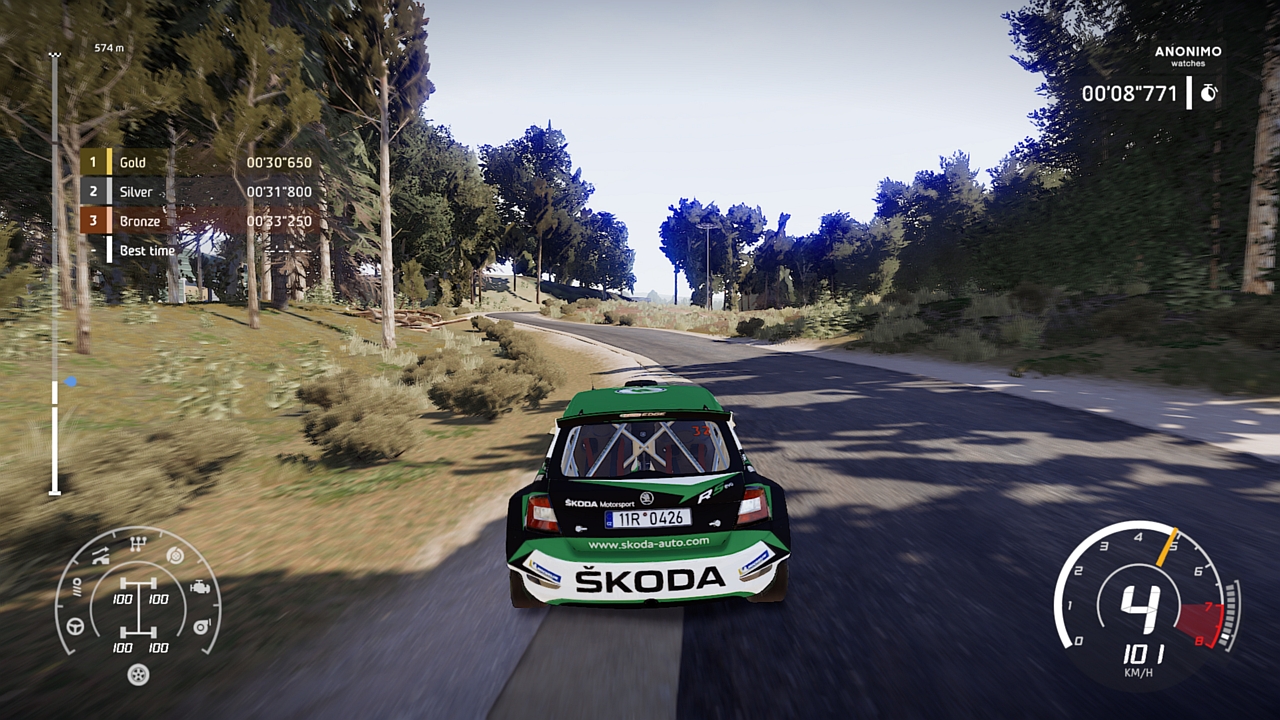This screenshot has height=720, width=1280.
Task: Click the tyre wheel icon
Action: (x=138, y=675)
